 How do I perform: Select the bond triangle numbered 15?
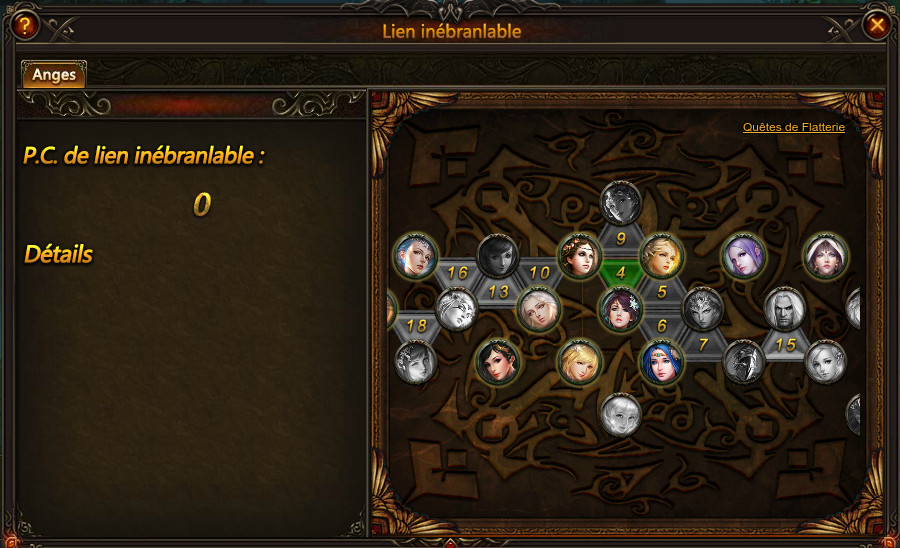pyautogui.click(x=785, y=344)
